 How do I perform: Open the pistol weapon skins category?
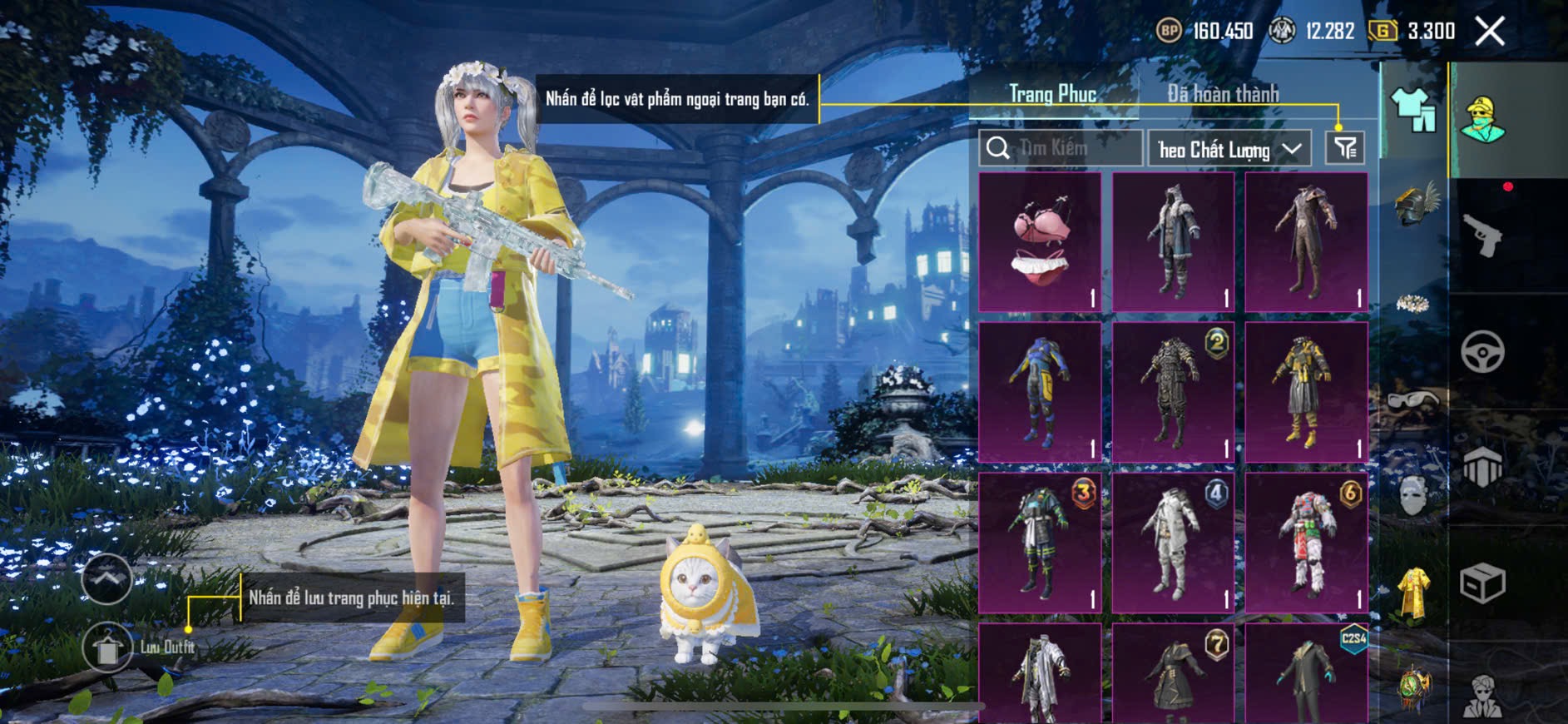(1482, 236)
